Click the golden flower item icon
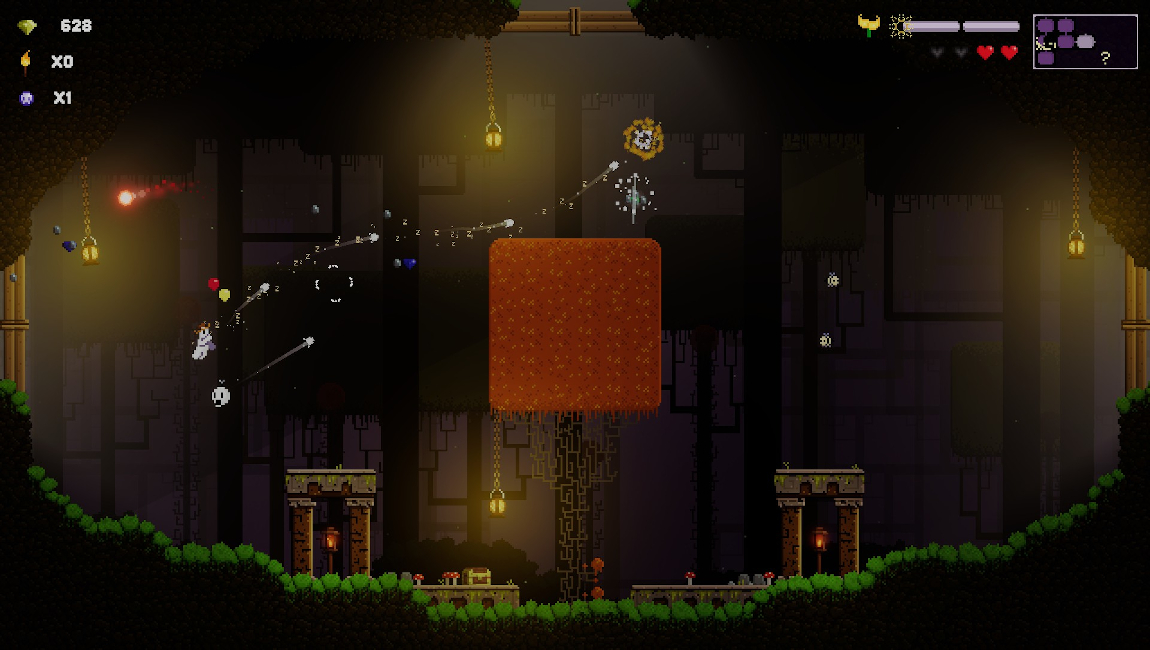1150x650 pixels. click(x=869, y=25)
